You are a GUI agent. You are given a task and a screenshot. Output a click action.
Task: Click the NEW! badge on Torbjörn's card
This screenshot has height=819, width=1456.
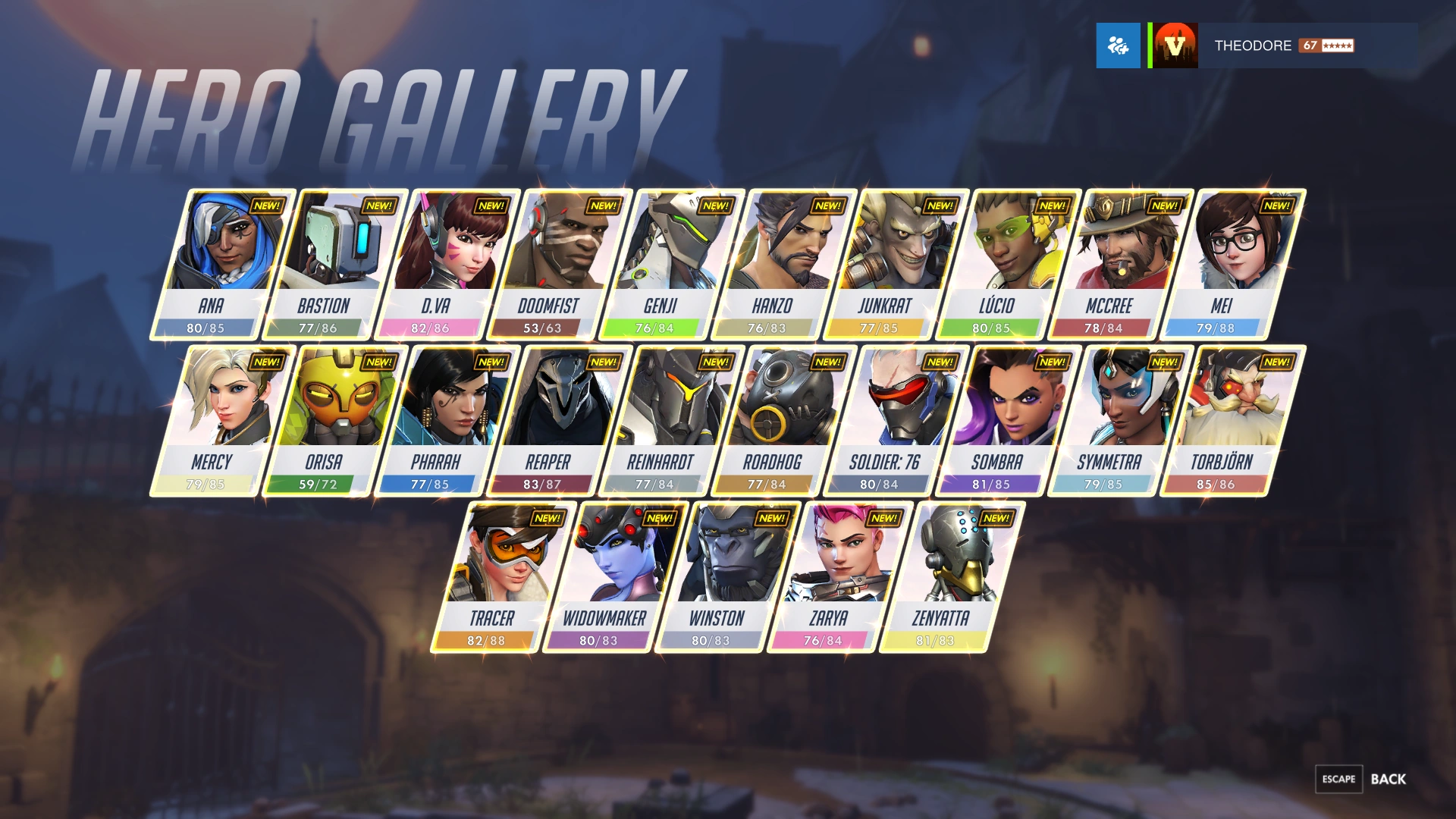coord(1276,362)
